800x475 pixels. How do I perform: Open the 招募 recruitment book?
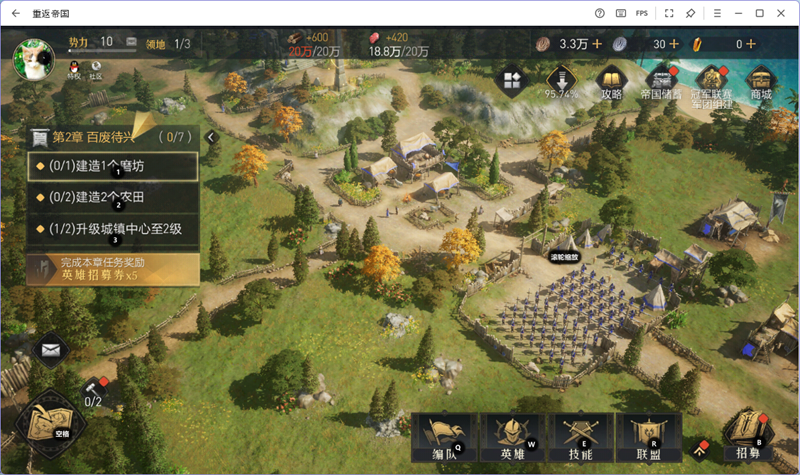[x=746, y=433]
